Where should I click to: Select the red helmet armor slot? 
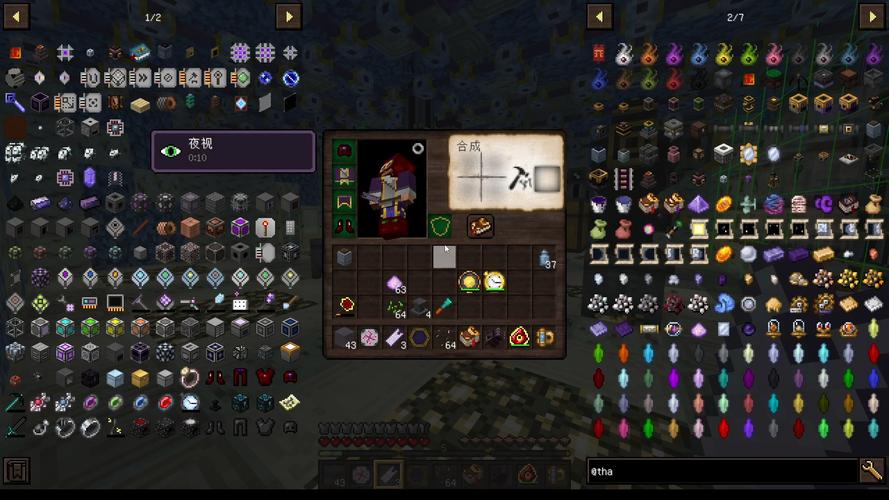[x=344, y=152]
